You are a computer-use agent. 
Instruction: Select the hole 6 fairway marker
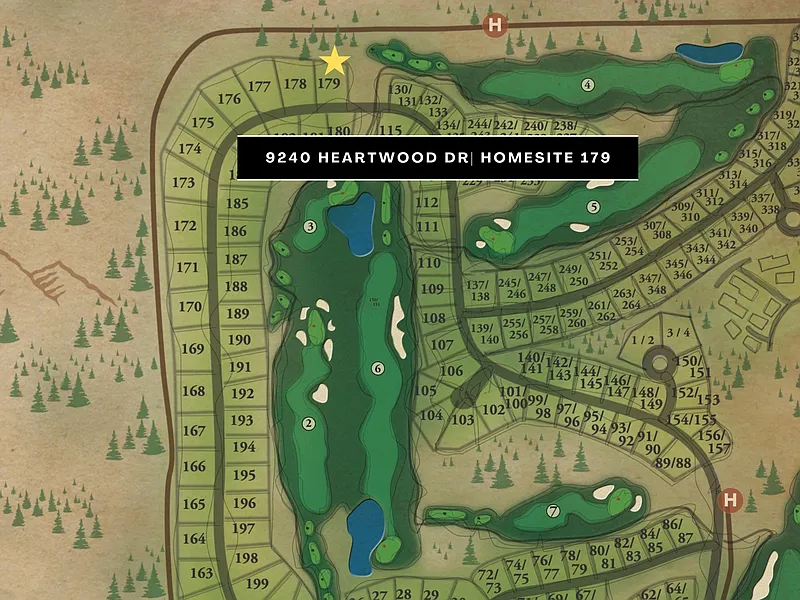377,368
